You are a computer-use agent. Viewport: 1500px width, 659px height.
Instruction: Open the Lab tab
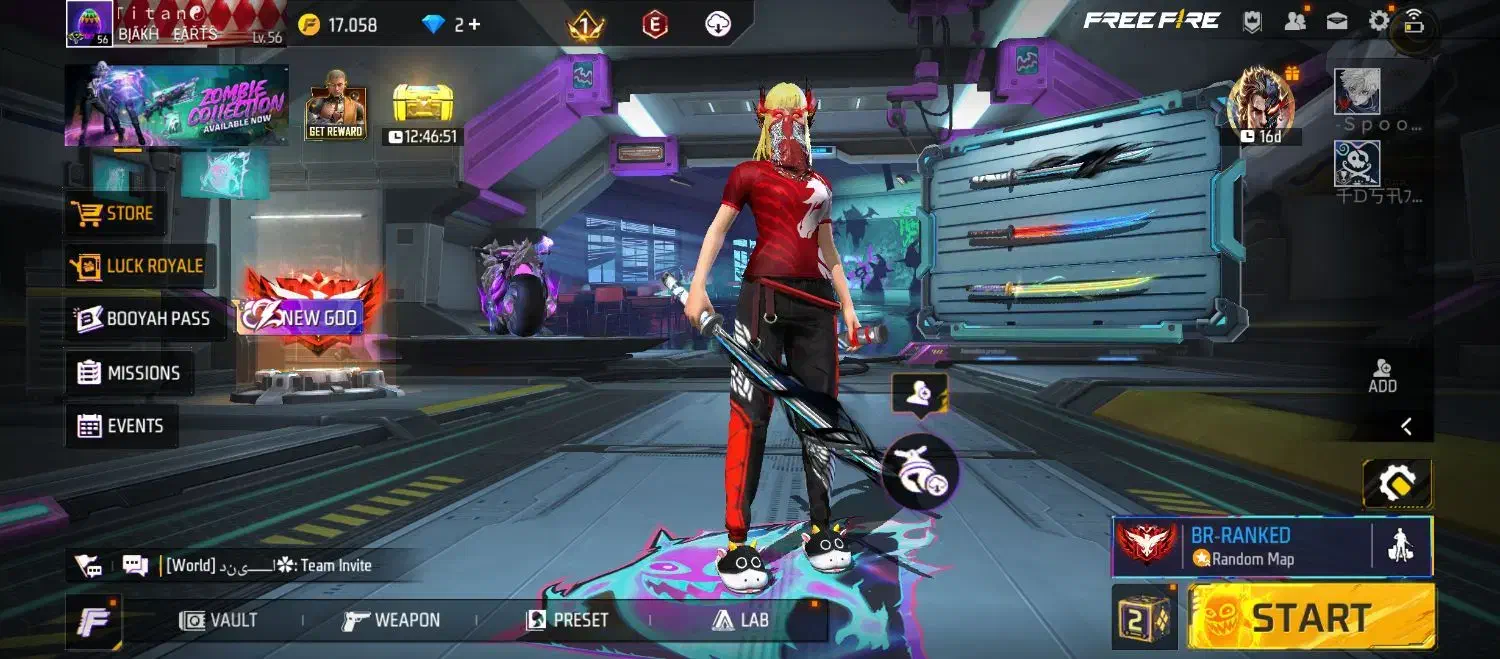point(740,620)
